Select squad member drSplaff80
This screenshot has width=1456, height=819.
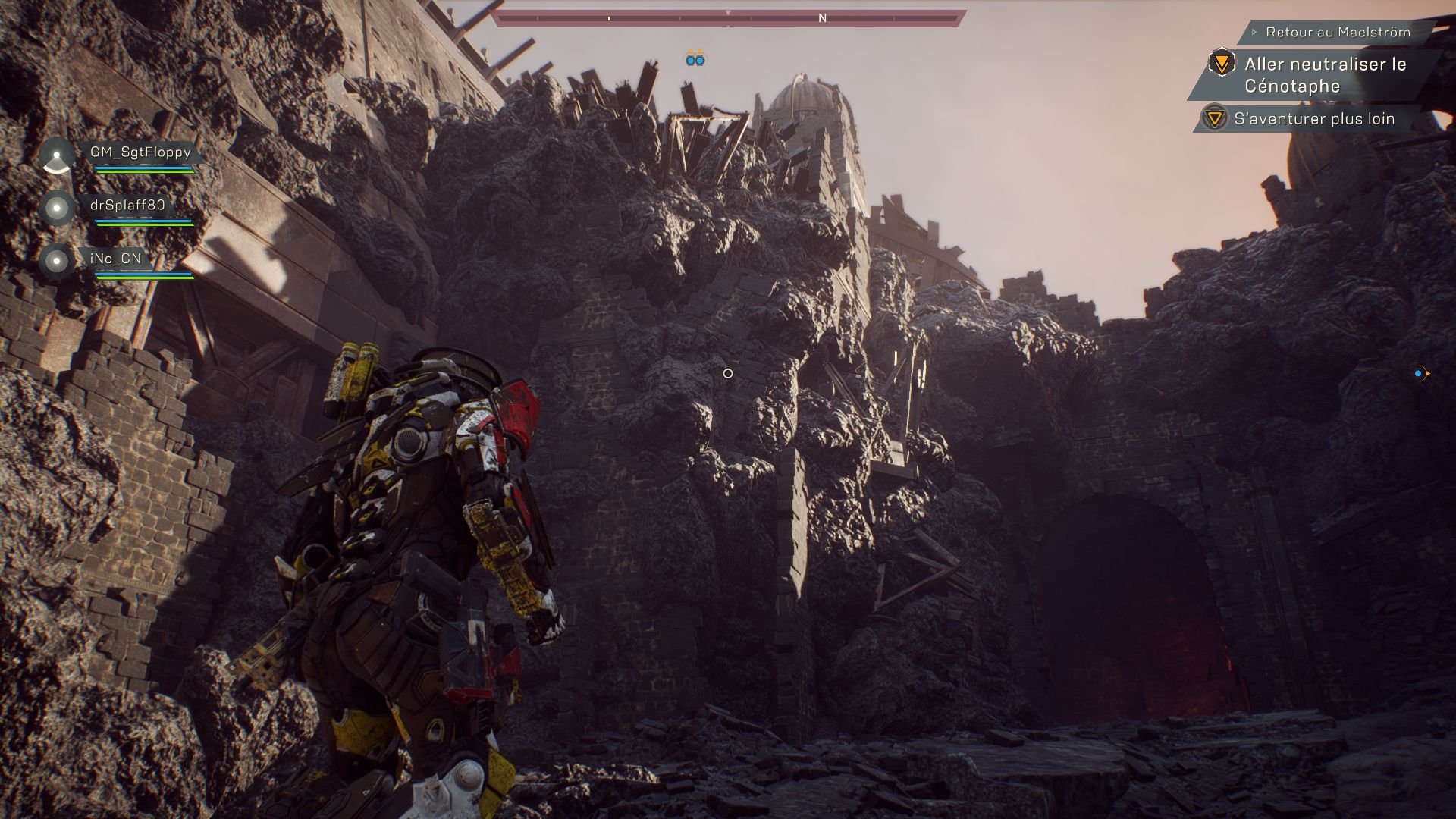pos(127,206)
